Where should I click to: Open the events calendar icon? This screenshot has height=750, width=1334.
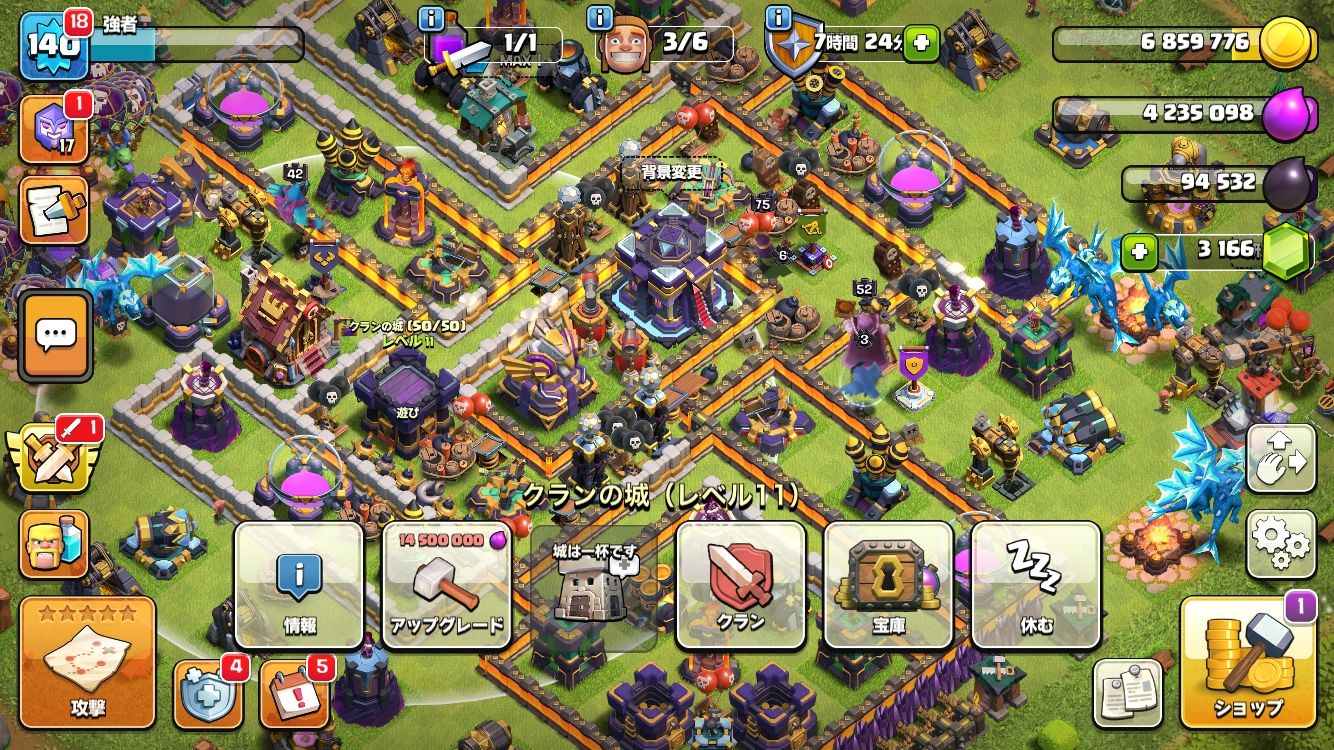295,692
